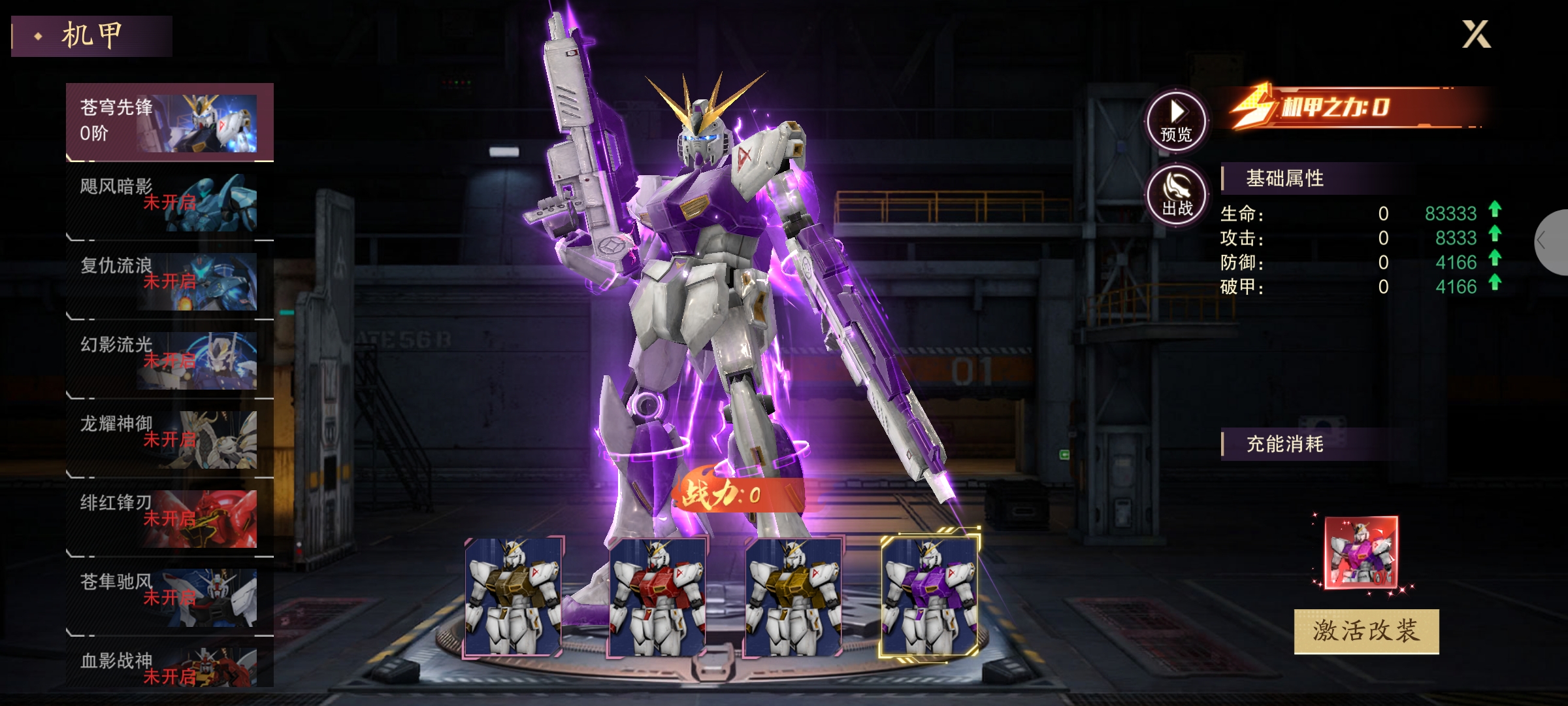Tap the 出战 deploy button
Viewport: 1568px width, 706px height.
[x=1177, y=195]
